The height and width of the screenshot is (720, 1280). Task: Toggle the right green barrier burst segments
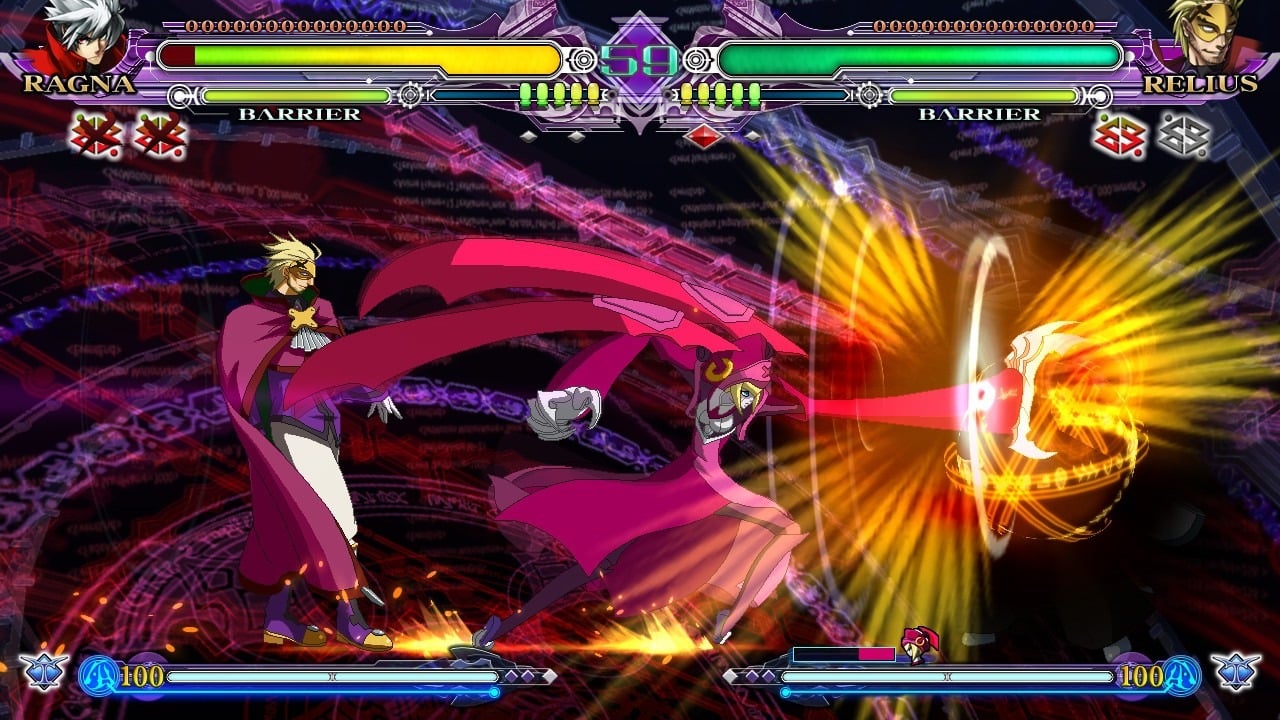[x=718, y=93]
